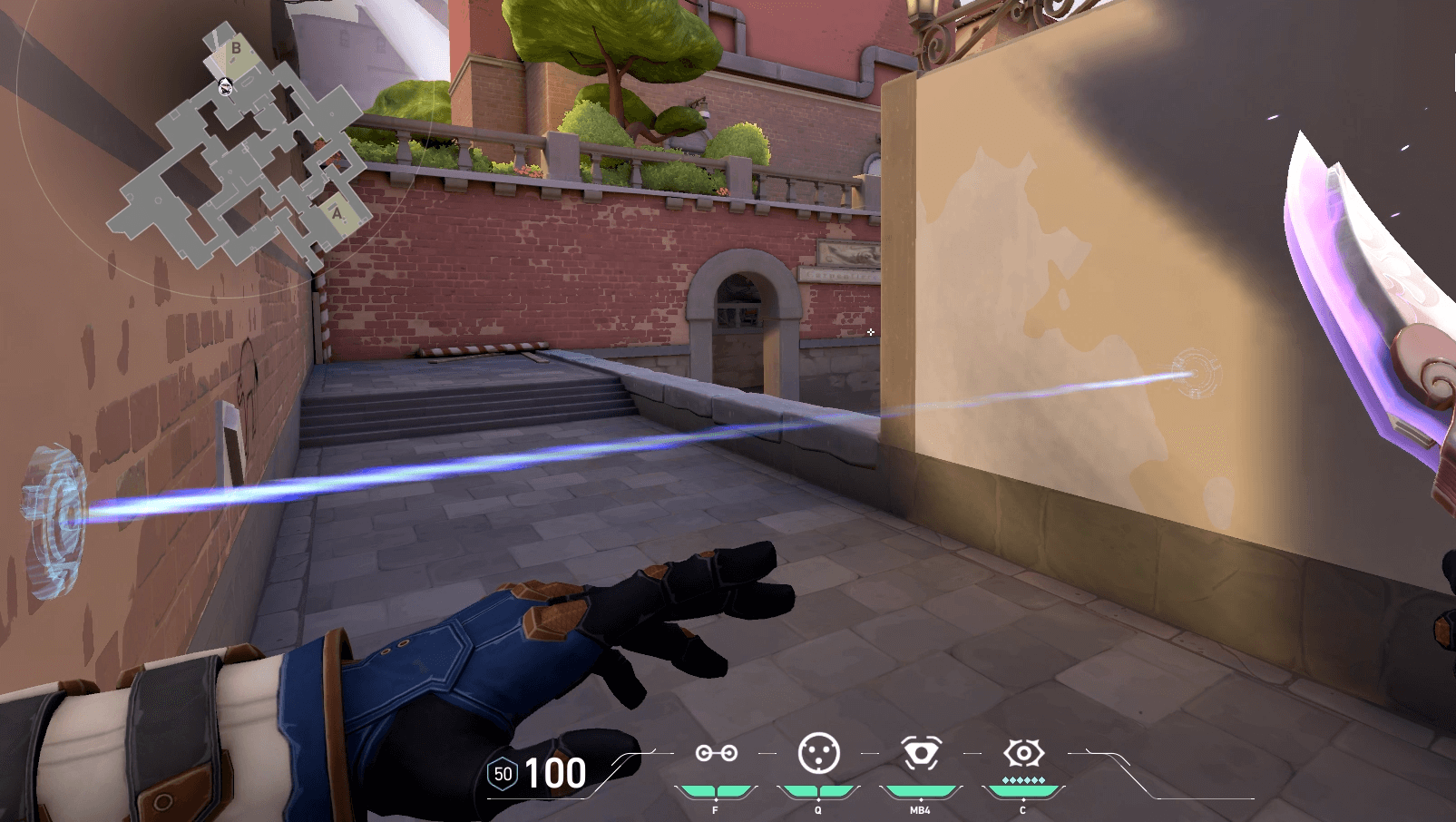Select the Cyber Cage ability icon
1456x822 pixels.
coord(818,753)
